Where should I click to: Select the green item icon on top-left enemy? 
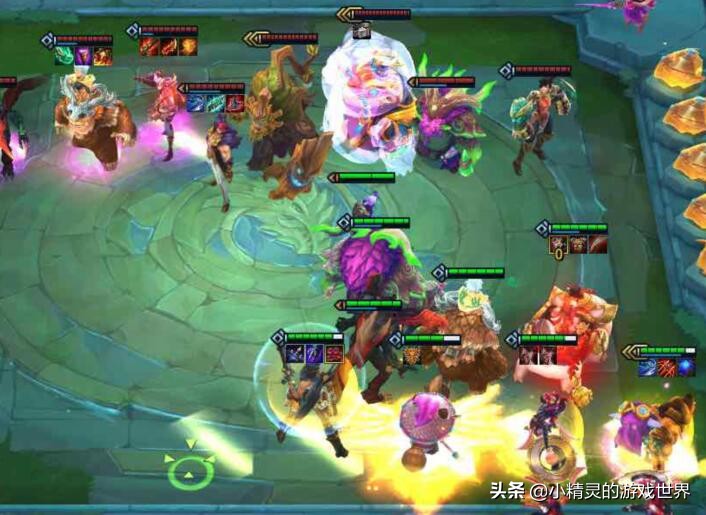point(64,57)
